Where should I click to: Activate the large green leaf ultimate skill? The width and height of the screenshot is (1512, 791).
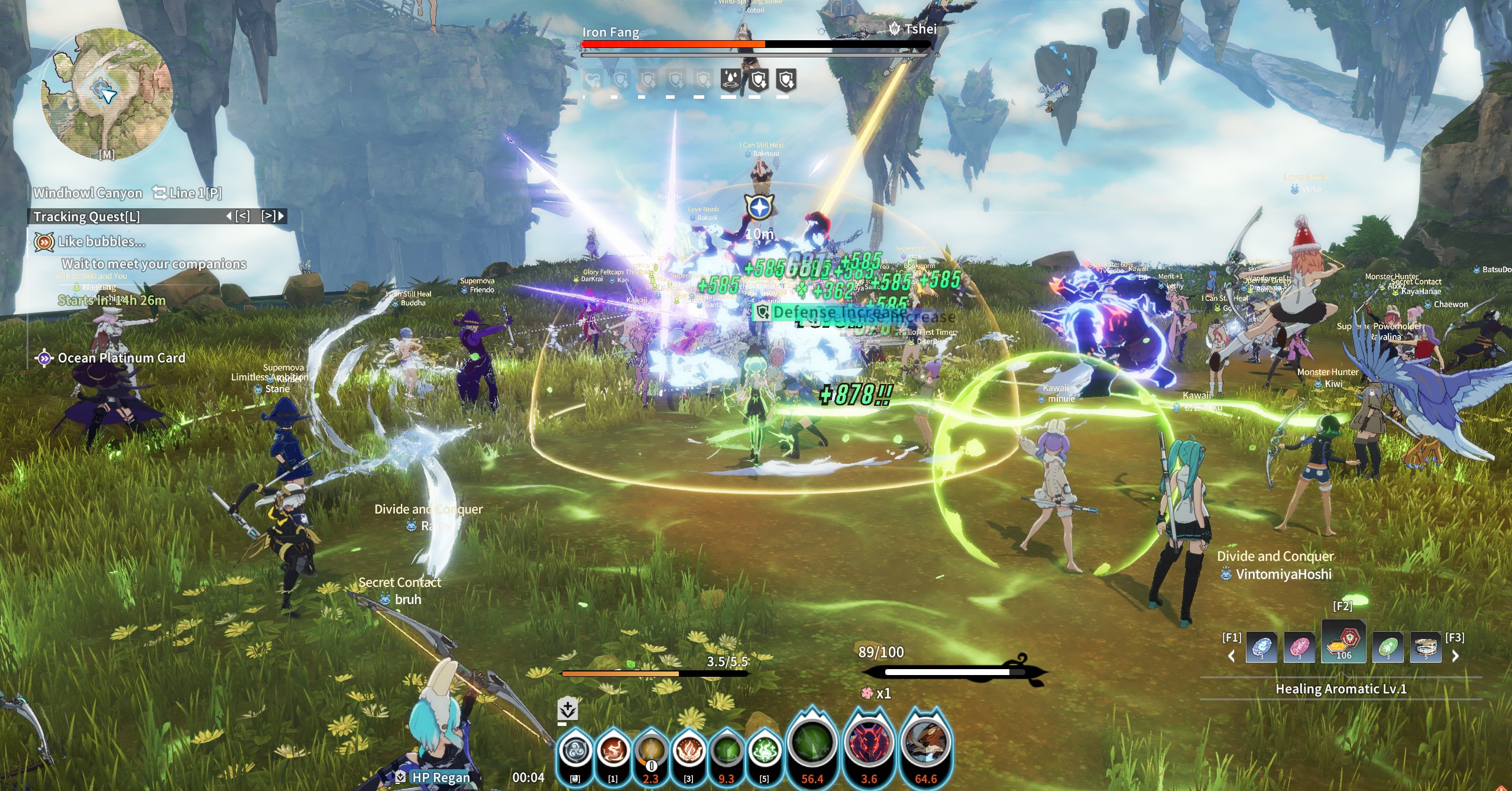812,744
